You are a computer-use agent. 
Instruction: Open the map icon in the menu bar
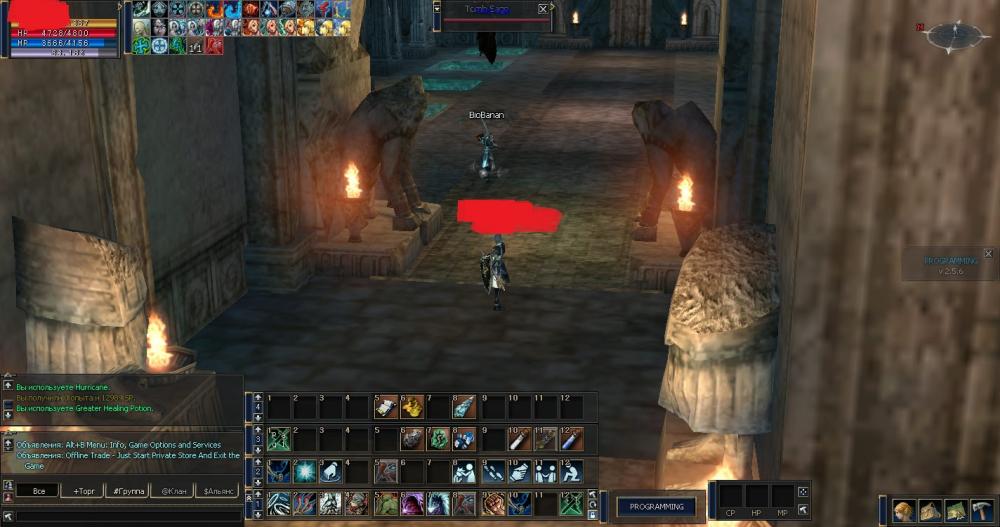coord(957,510)
